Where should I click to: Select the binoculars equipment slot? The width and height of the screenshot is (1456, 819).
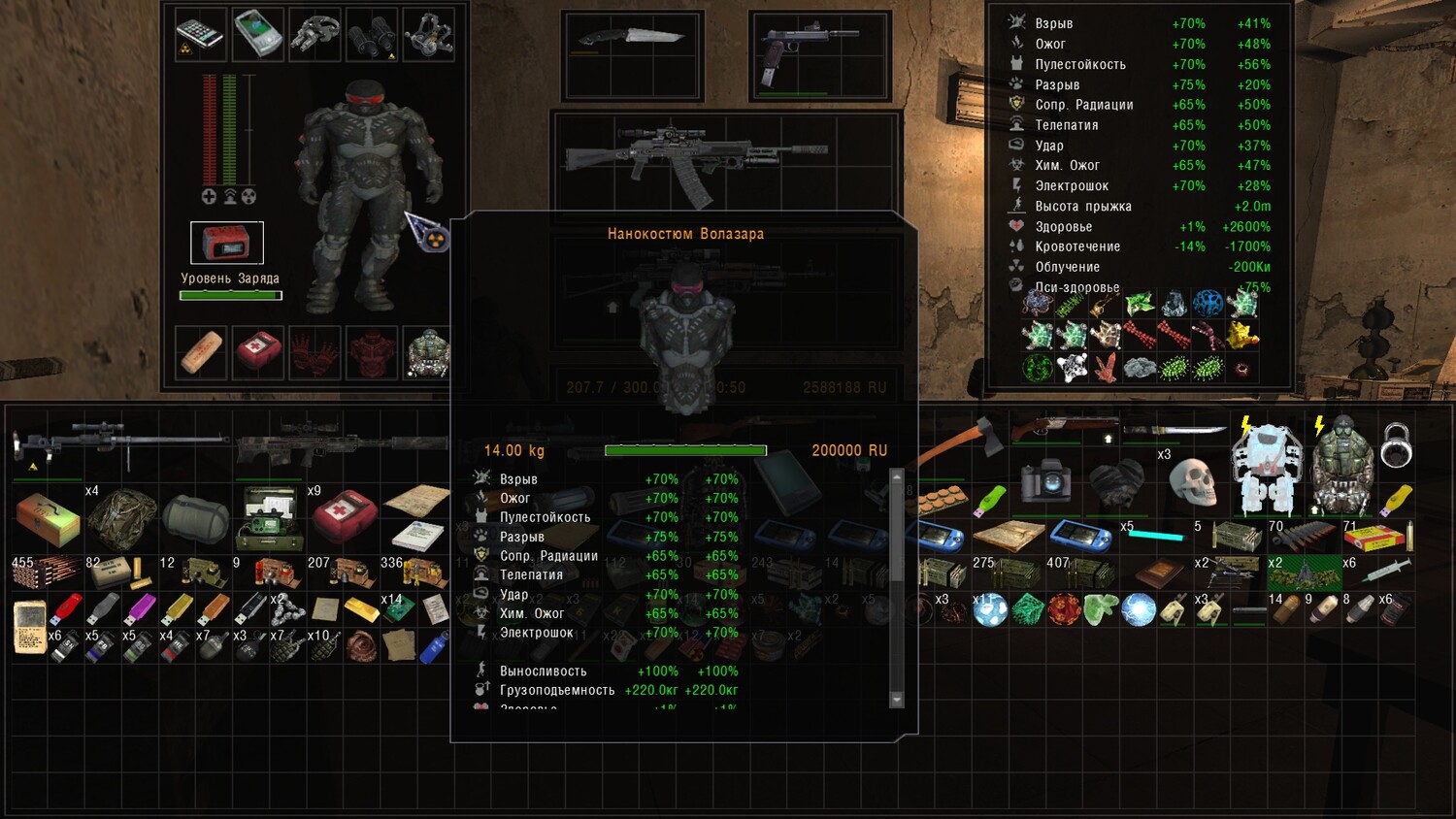(x=370, y=36)
